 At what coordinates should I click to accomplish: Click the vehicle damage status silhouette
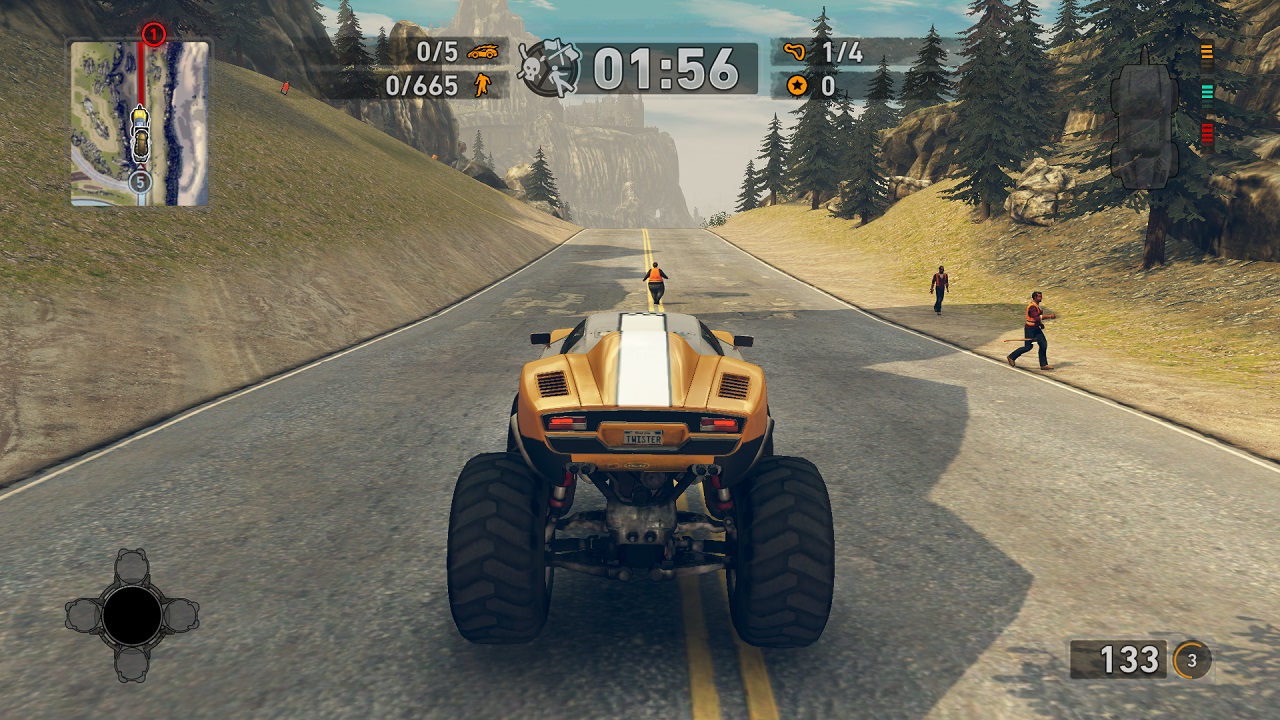[1143, 124]
